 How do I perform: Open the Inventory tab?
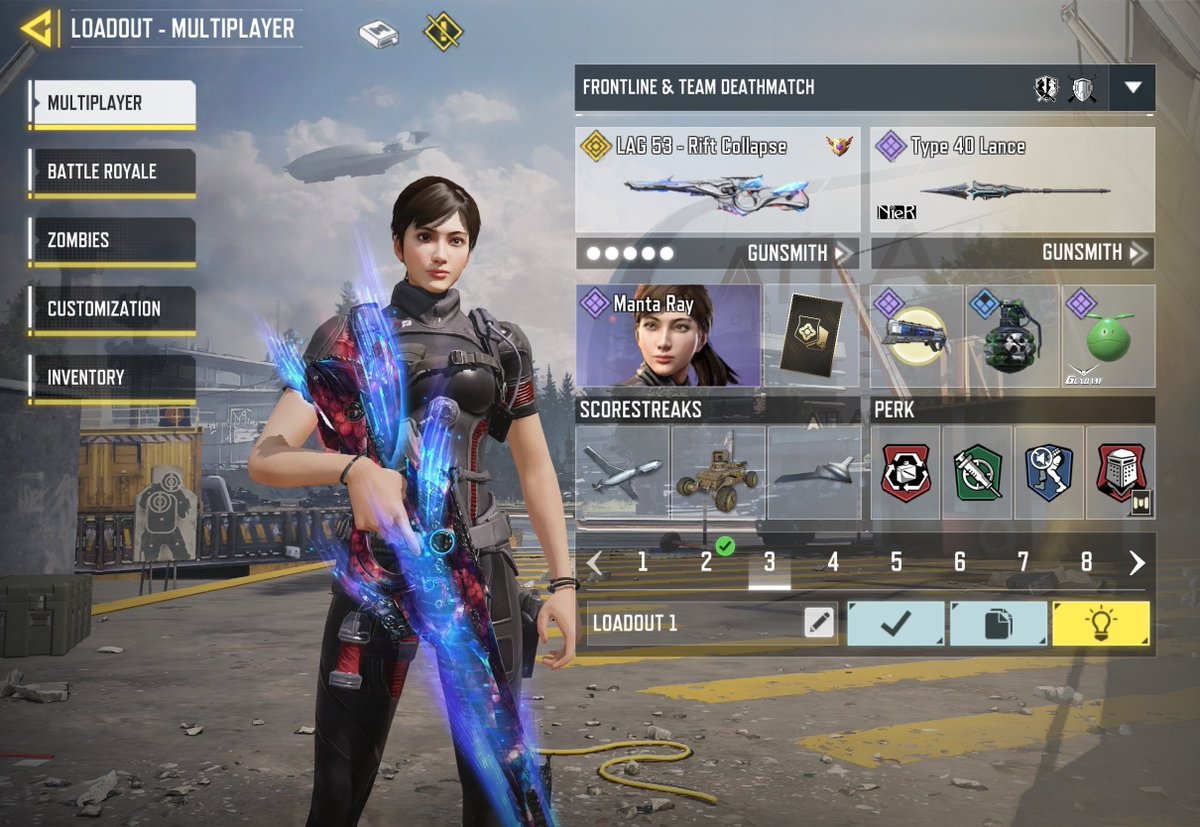pyautogui.click(x=112, y=378)
